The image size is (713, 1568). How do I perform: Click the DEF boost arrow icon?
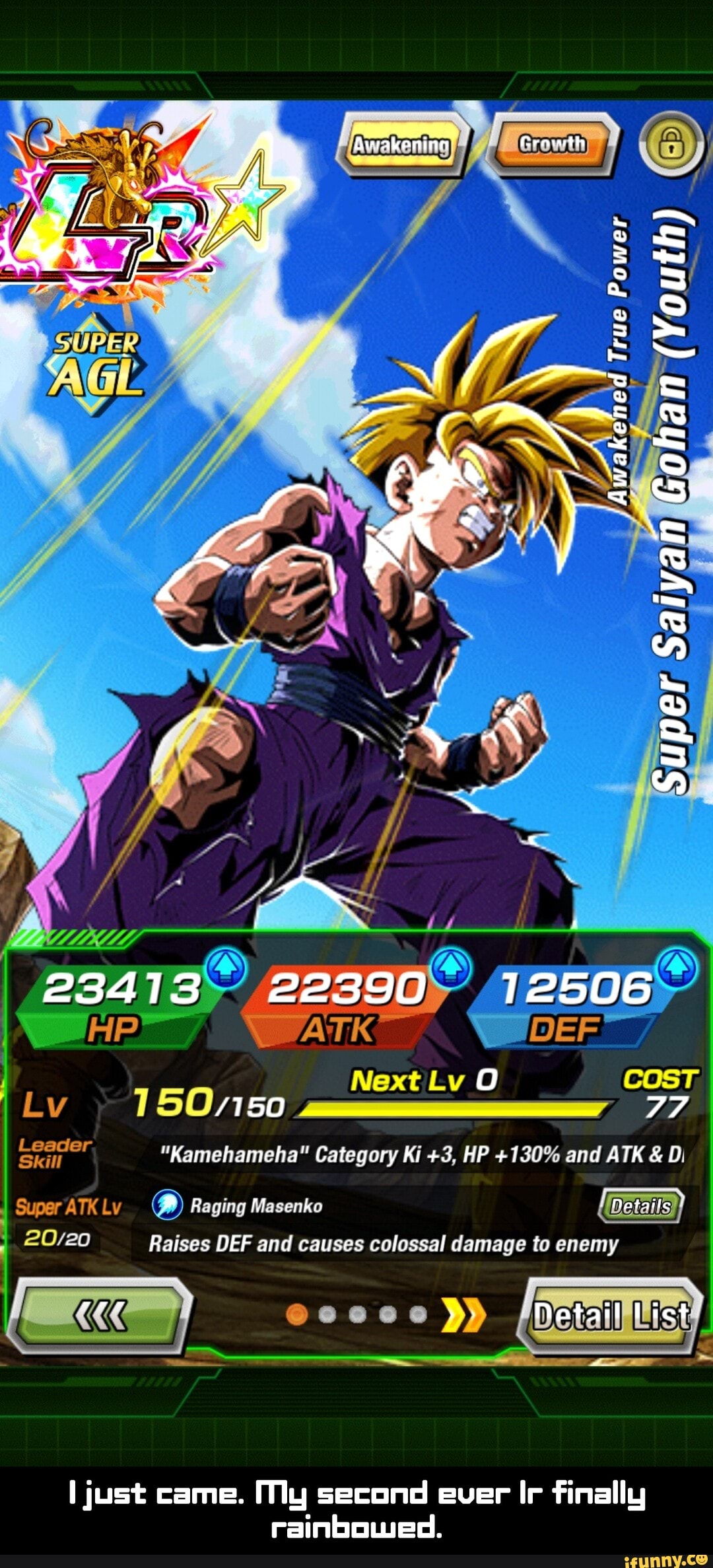coord(677,968)
